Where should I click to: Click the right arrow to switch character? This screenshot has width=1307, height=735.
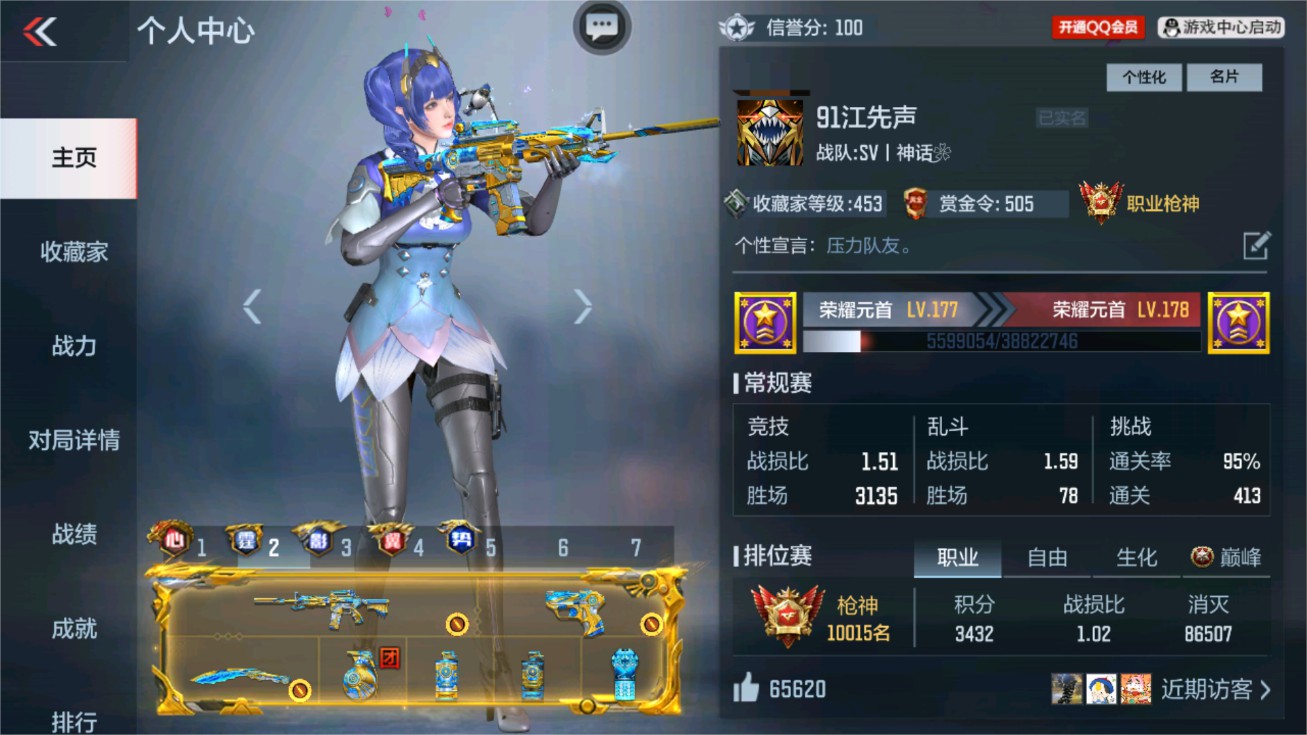pyautogui.click(x=581, y=307)
